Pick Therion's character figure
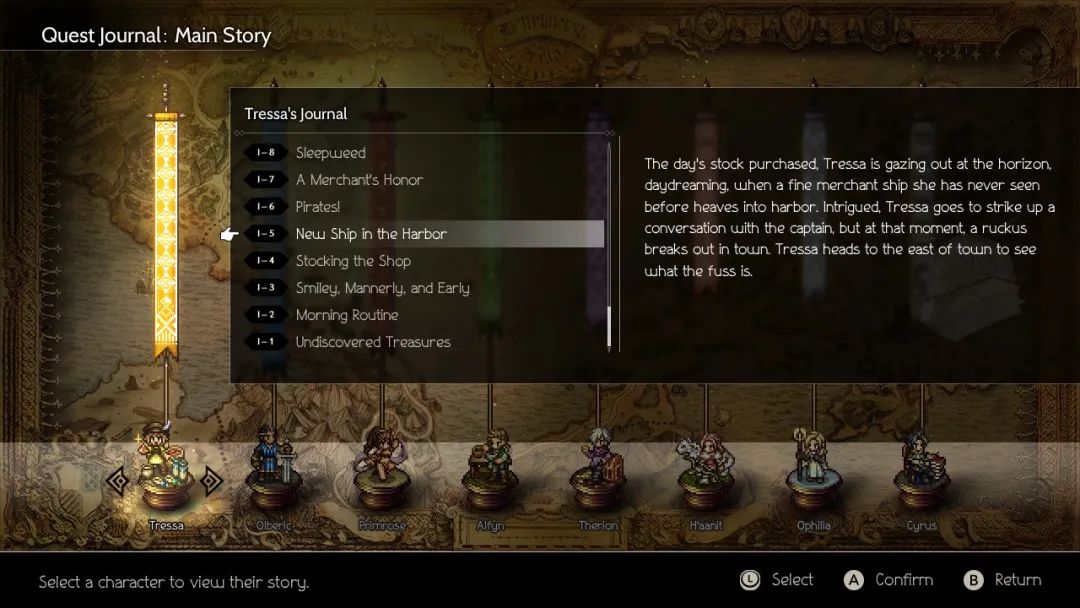The image size is (1080, 608). (598, 470)
